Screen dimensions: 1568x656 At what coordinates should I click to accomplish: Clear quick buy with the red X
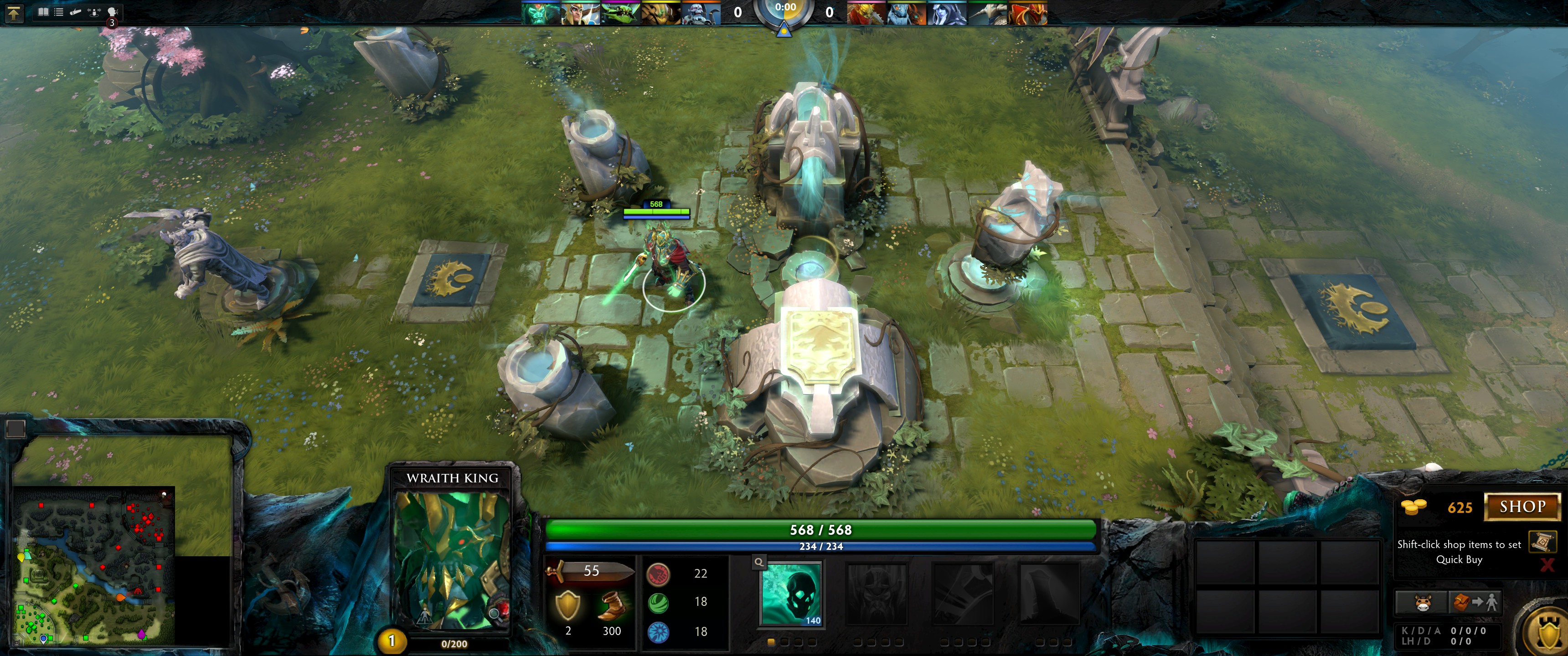point(1547,565)
